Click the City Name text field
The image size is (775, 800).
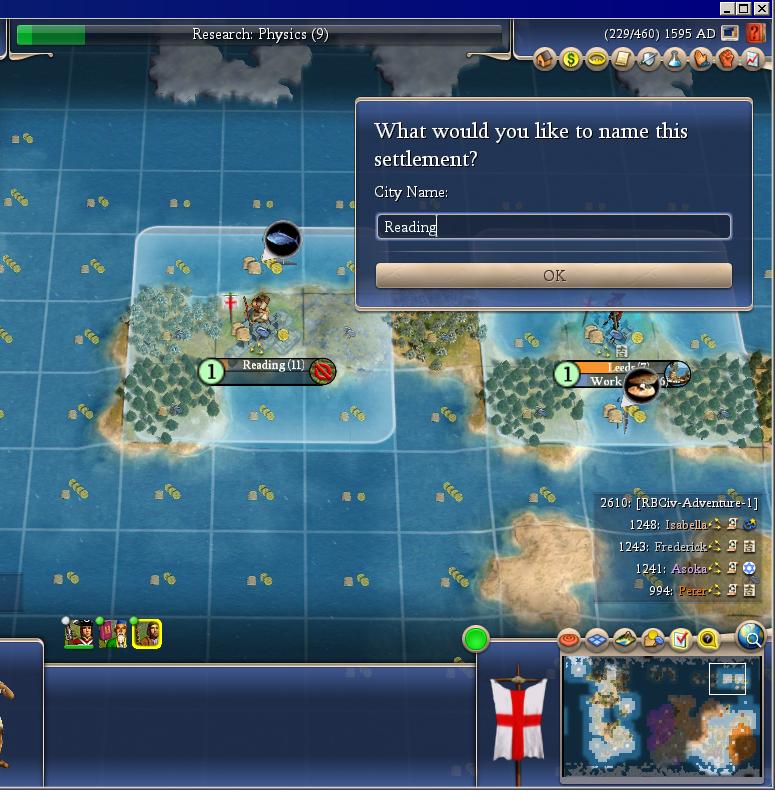tap(553, 227)
